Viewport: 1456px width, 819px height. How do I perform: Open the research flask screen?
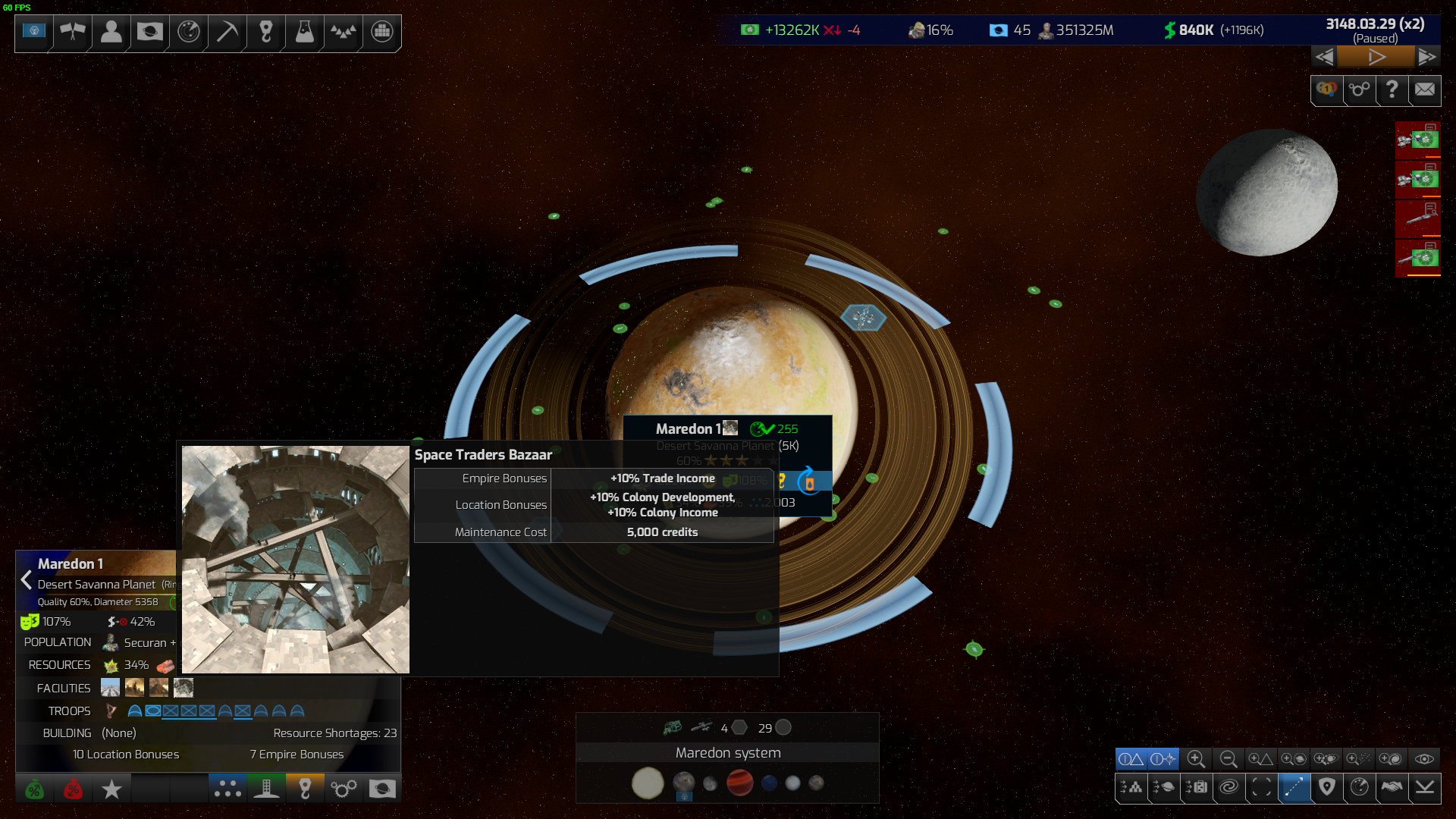coord(304,32)
